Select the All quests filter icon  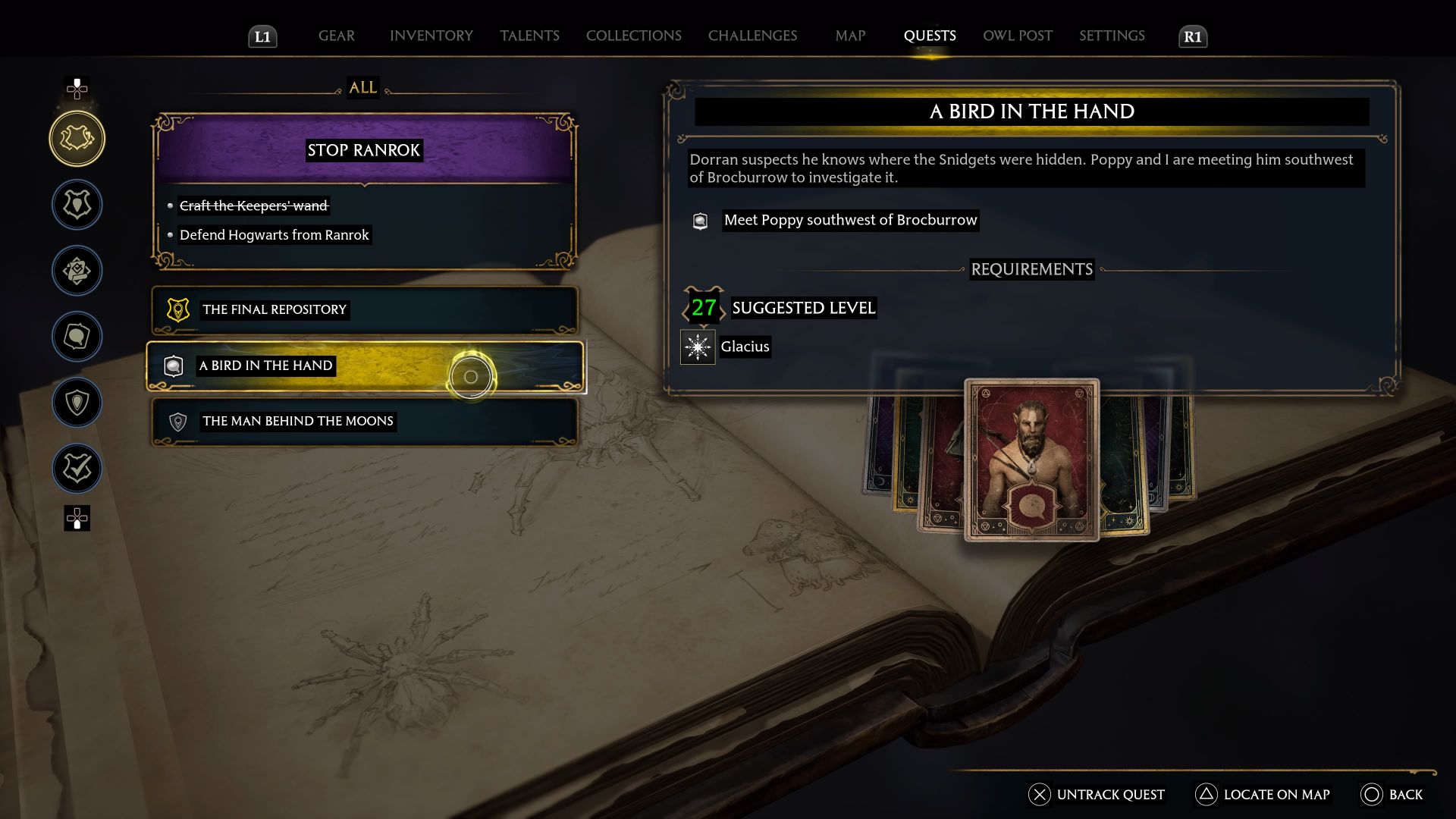coord(77,138)
